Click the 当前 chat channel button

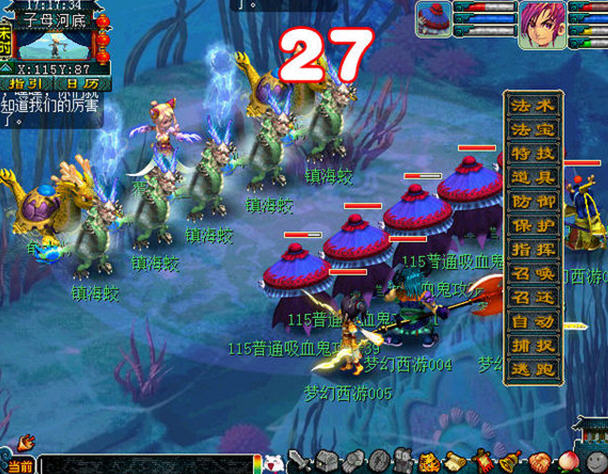click(x=19, y=466)
